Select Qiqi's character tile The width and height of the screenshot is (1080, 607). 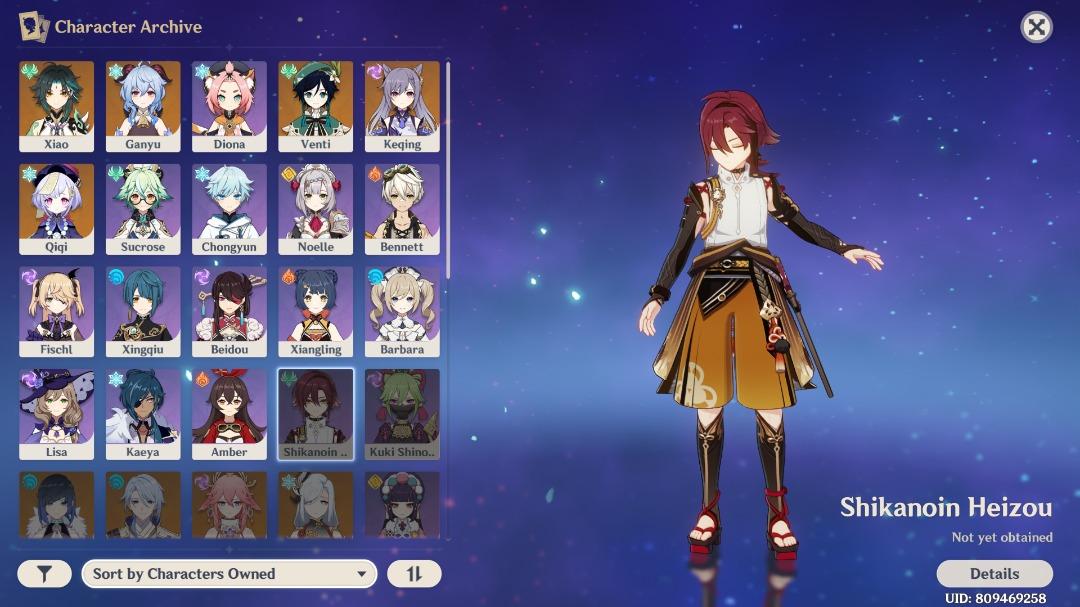click(x=57, y=209)
